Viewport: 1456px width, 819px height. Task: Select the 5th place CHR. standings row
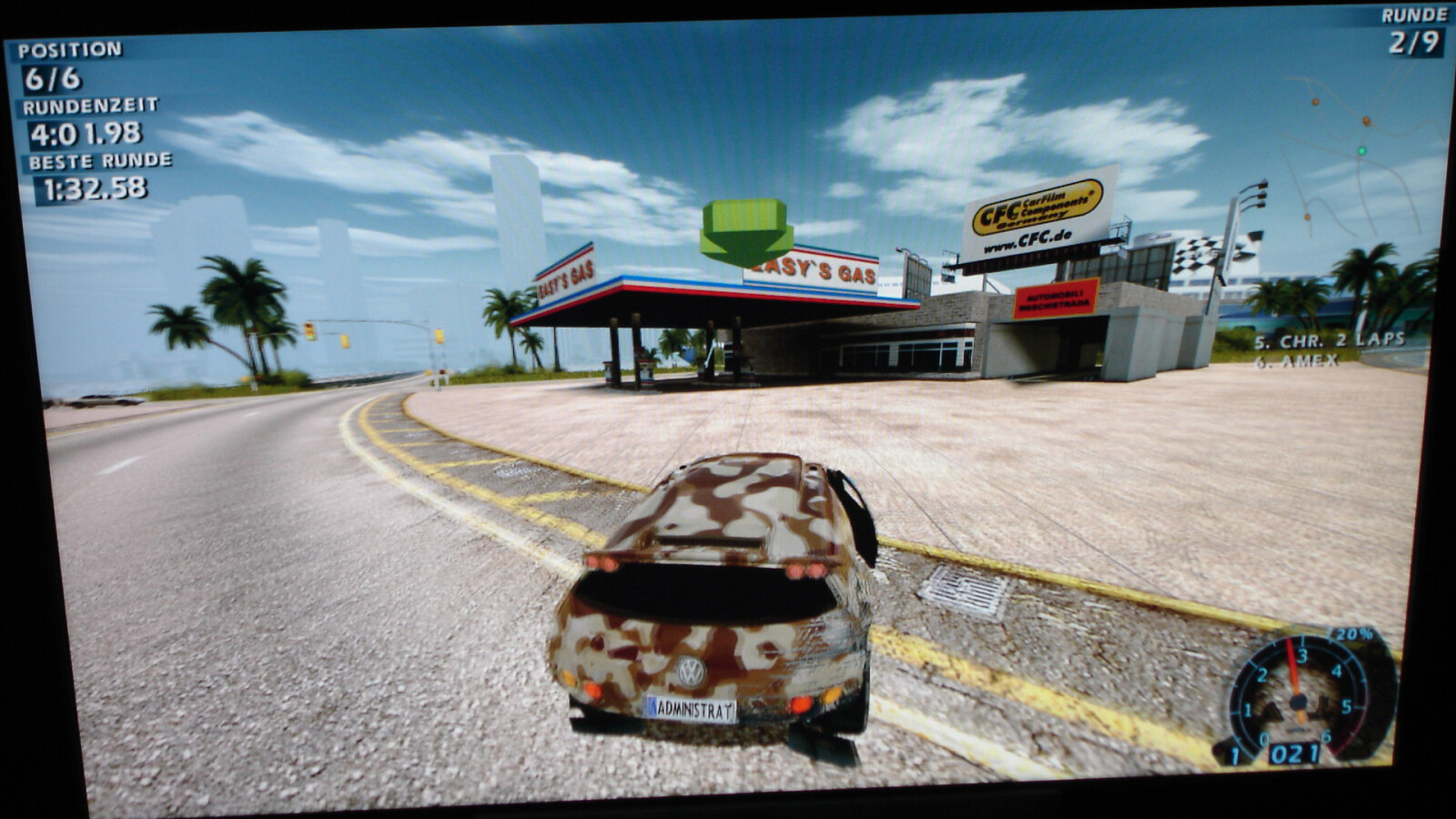[1329, 340]
